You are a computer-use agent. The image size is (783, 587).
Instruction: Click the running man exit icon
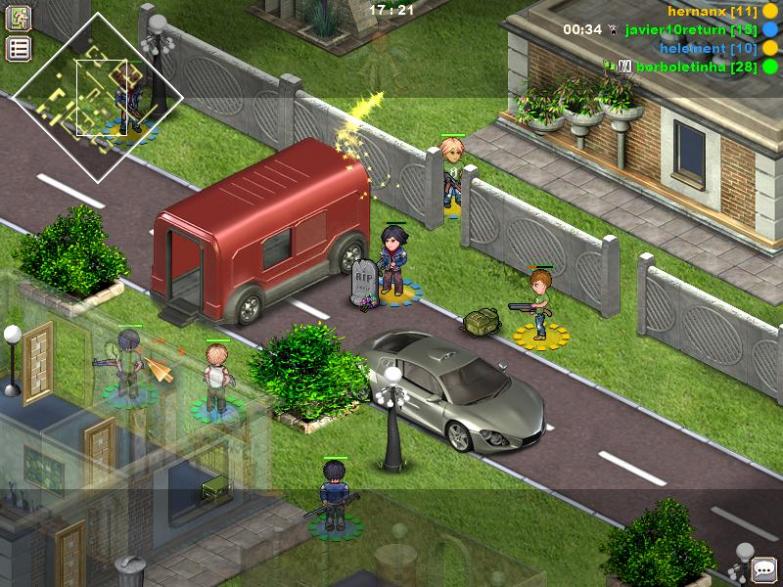pyautogui.click(x=19, y=18)
